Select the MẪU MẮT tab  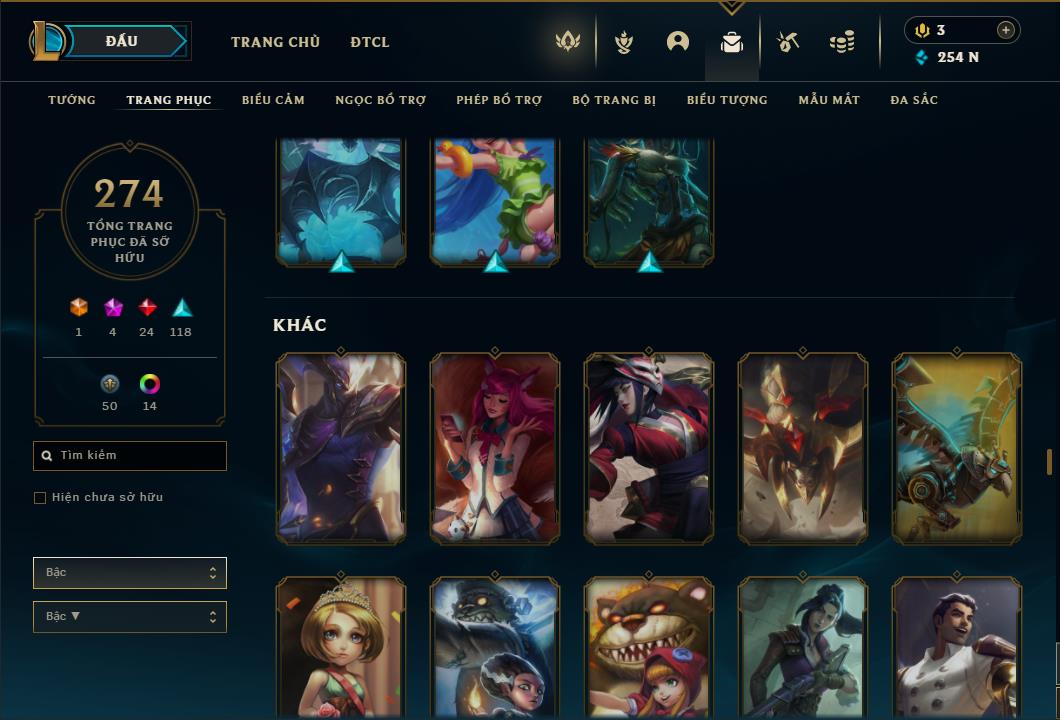pyautogui.click(x=829, y=100)
